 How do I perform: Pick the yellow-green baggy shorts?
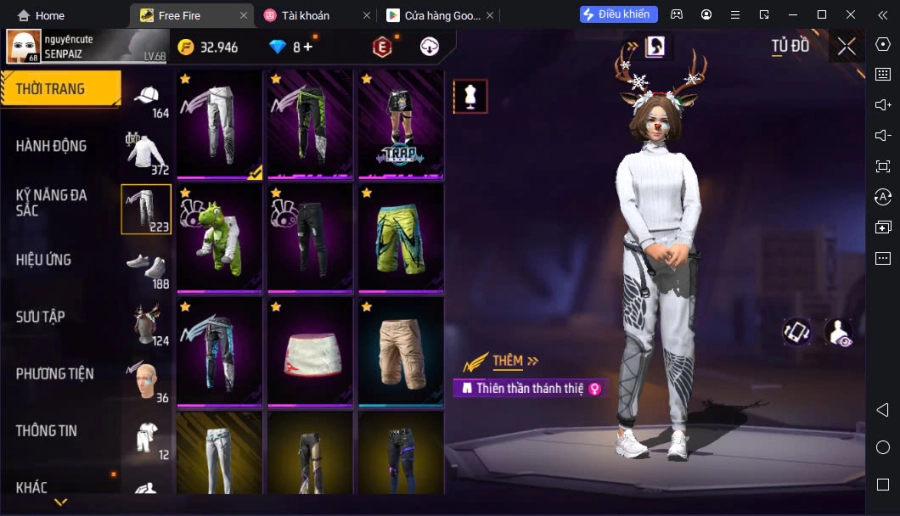point(400,237)
